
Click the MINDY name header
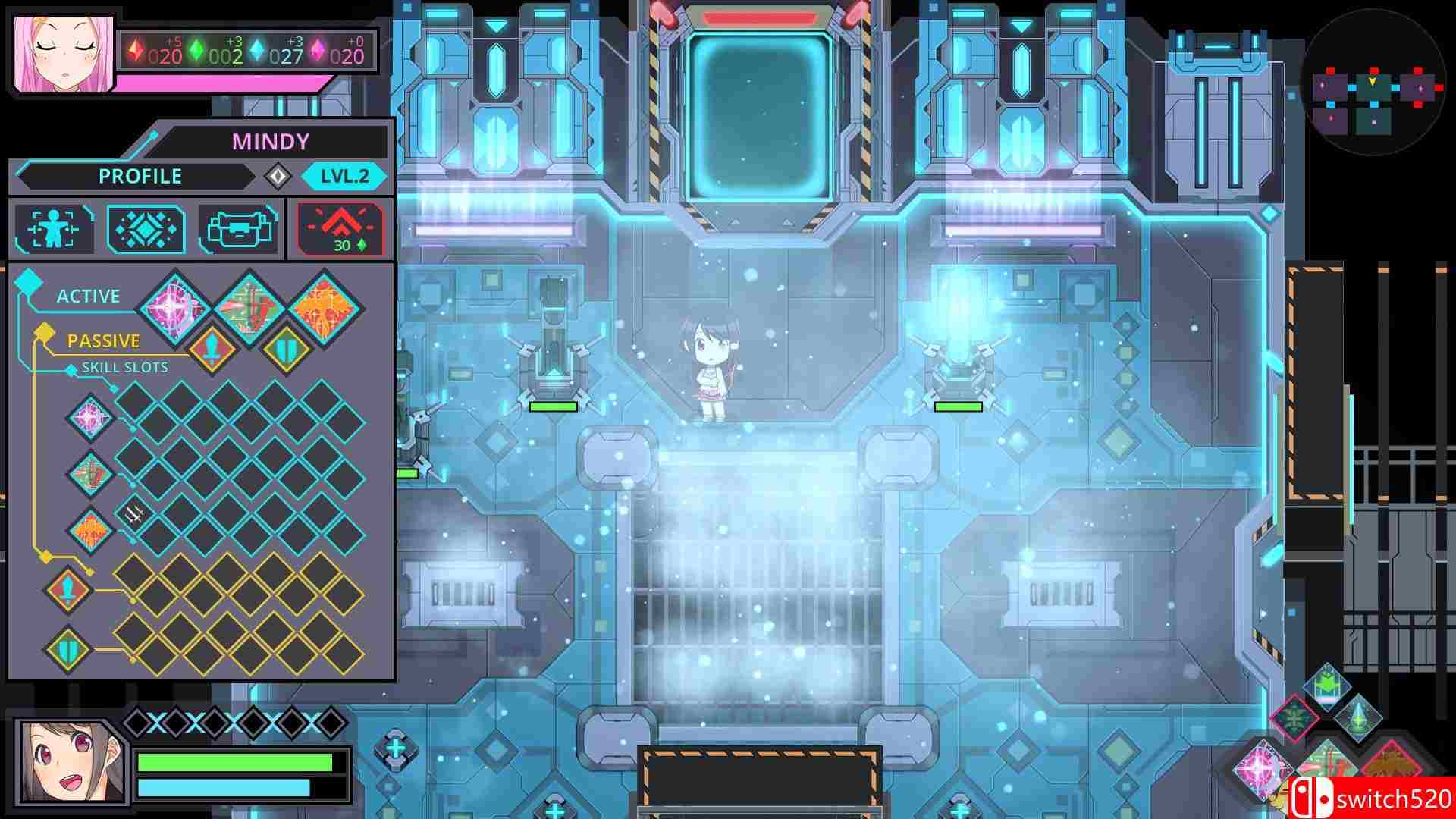pyautogui.click(x=270, y=140)
